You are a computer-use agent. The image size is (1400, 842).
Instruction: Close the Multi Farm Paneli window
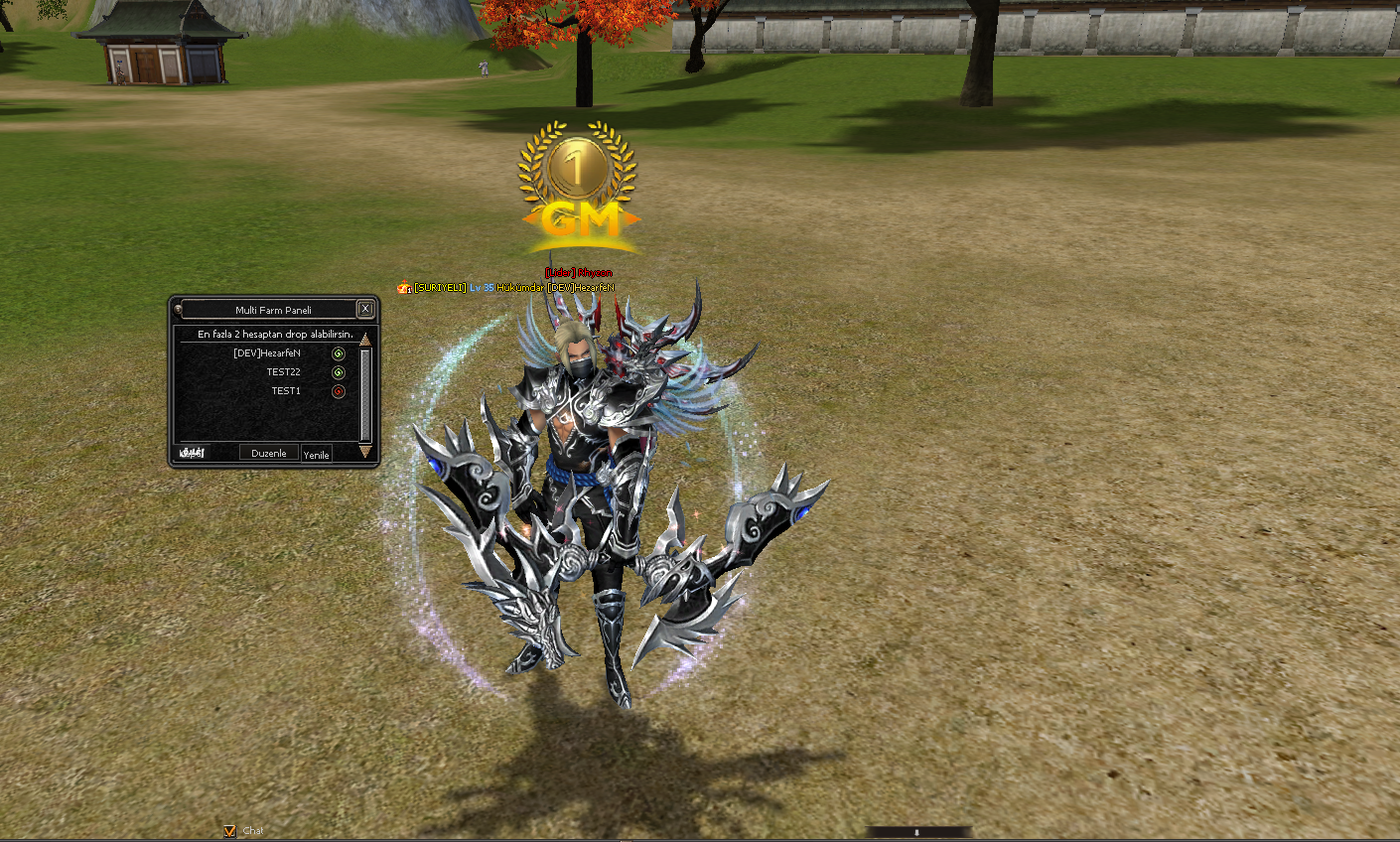coord(365,309)
